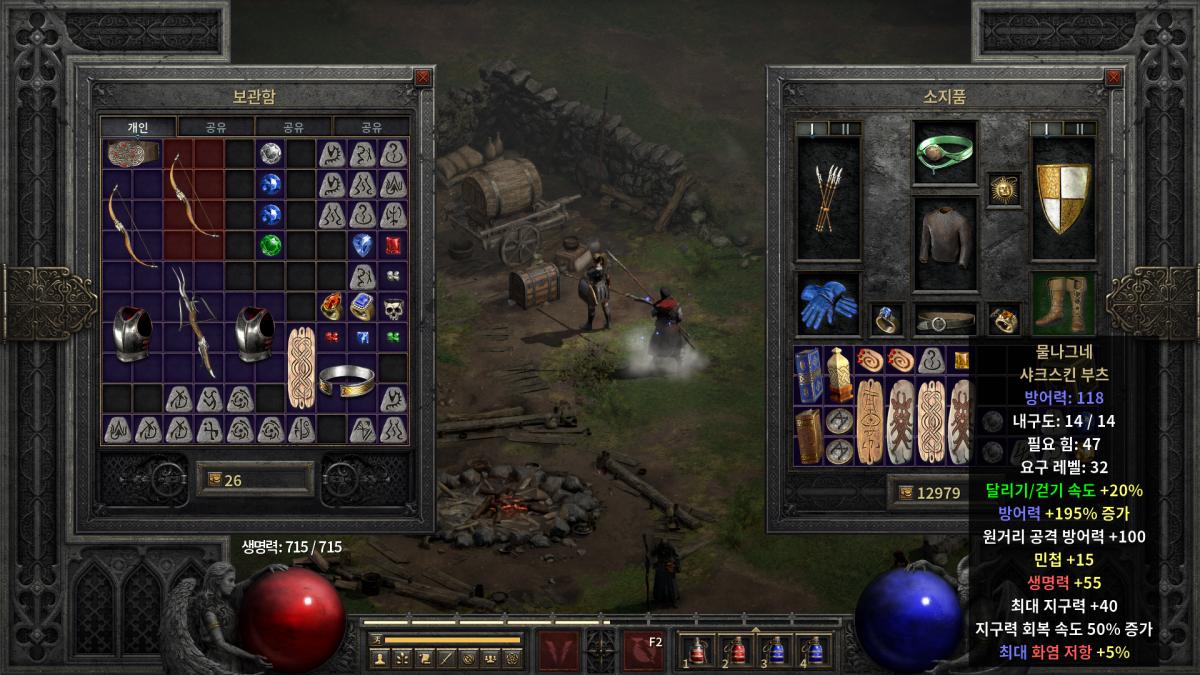
Task: Close the inventory (소지품) window
Action: (x=1111, y=77)
